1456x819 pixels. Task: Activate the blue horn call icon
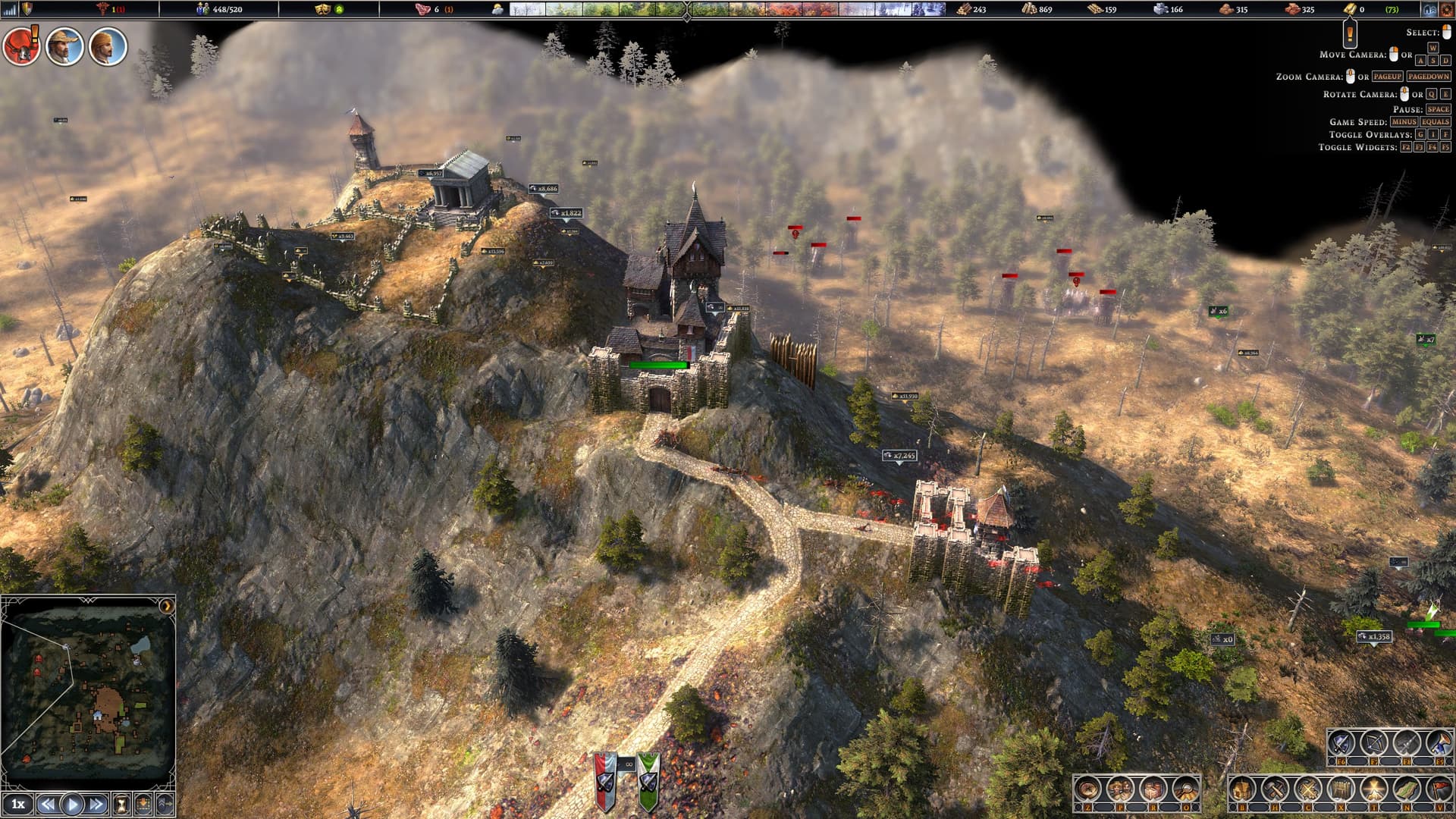(x=1439, y=743)
